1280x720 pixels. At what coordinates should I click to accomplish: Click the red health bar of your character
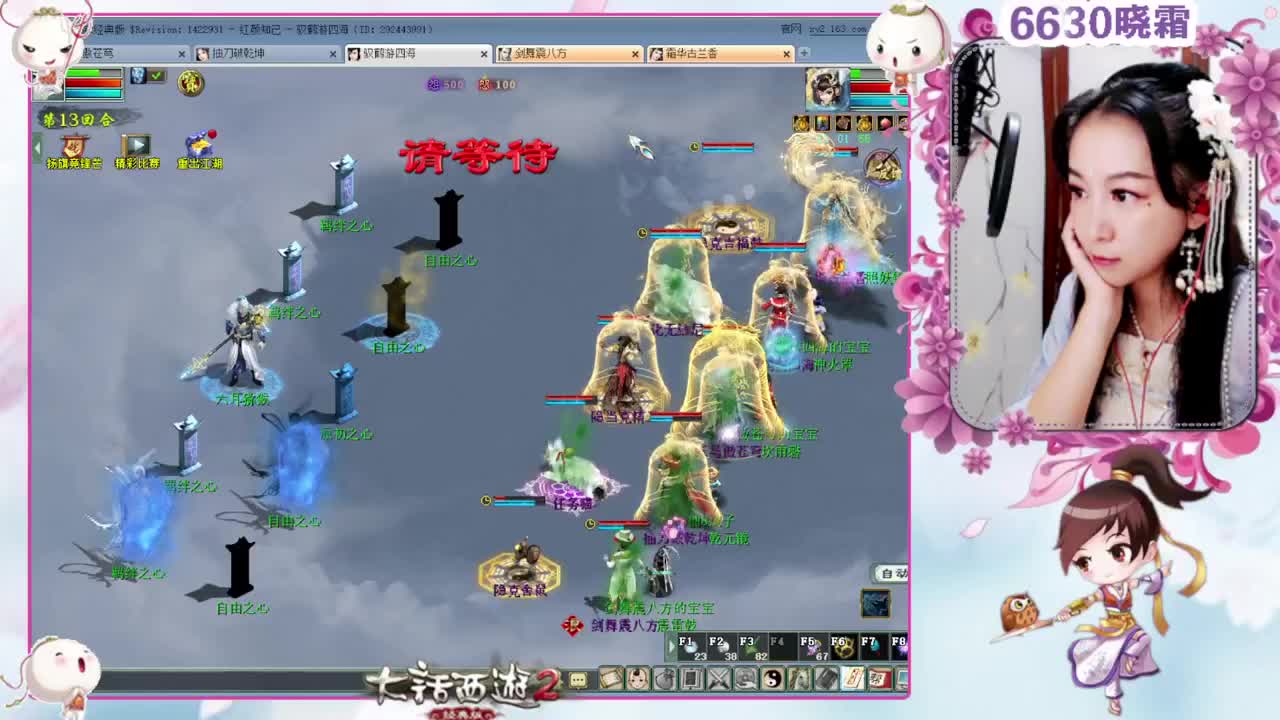[93, 83]
